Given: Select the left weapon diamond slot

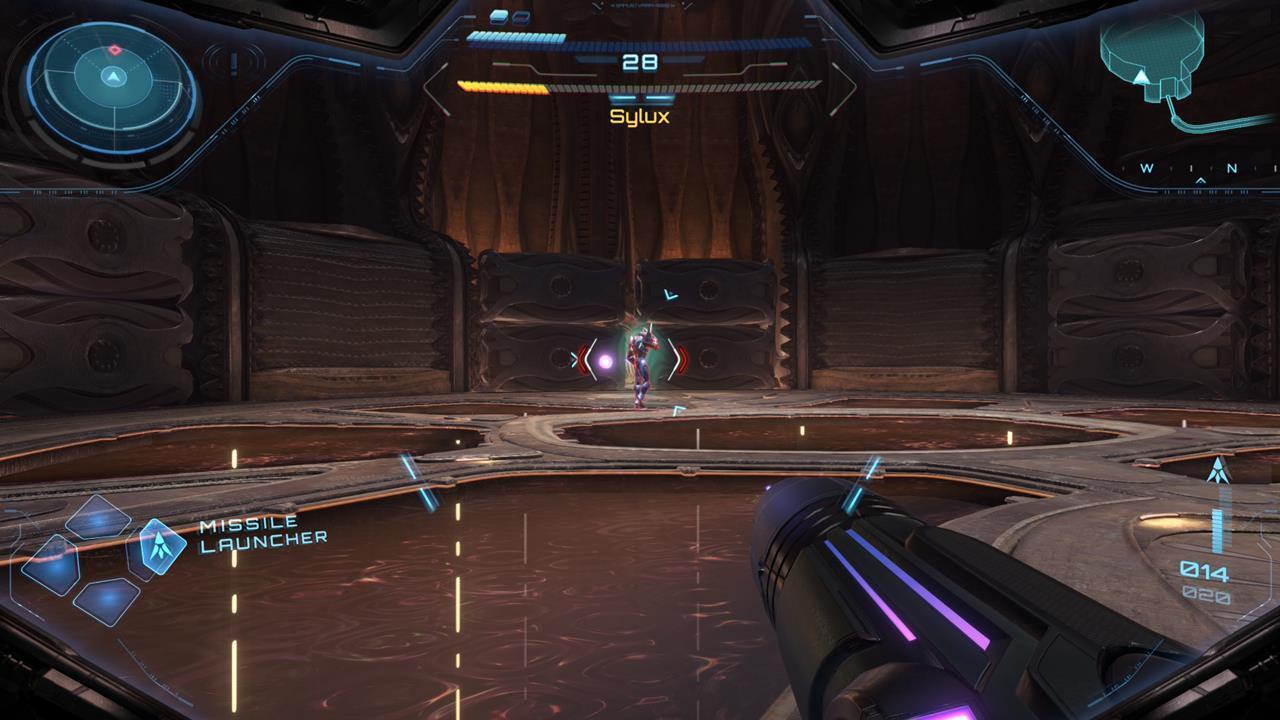Looking at the screenshot, I should pos(52,565).
